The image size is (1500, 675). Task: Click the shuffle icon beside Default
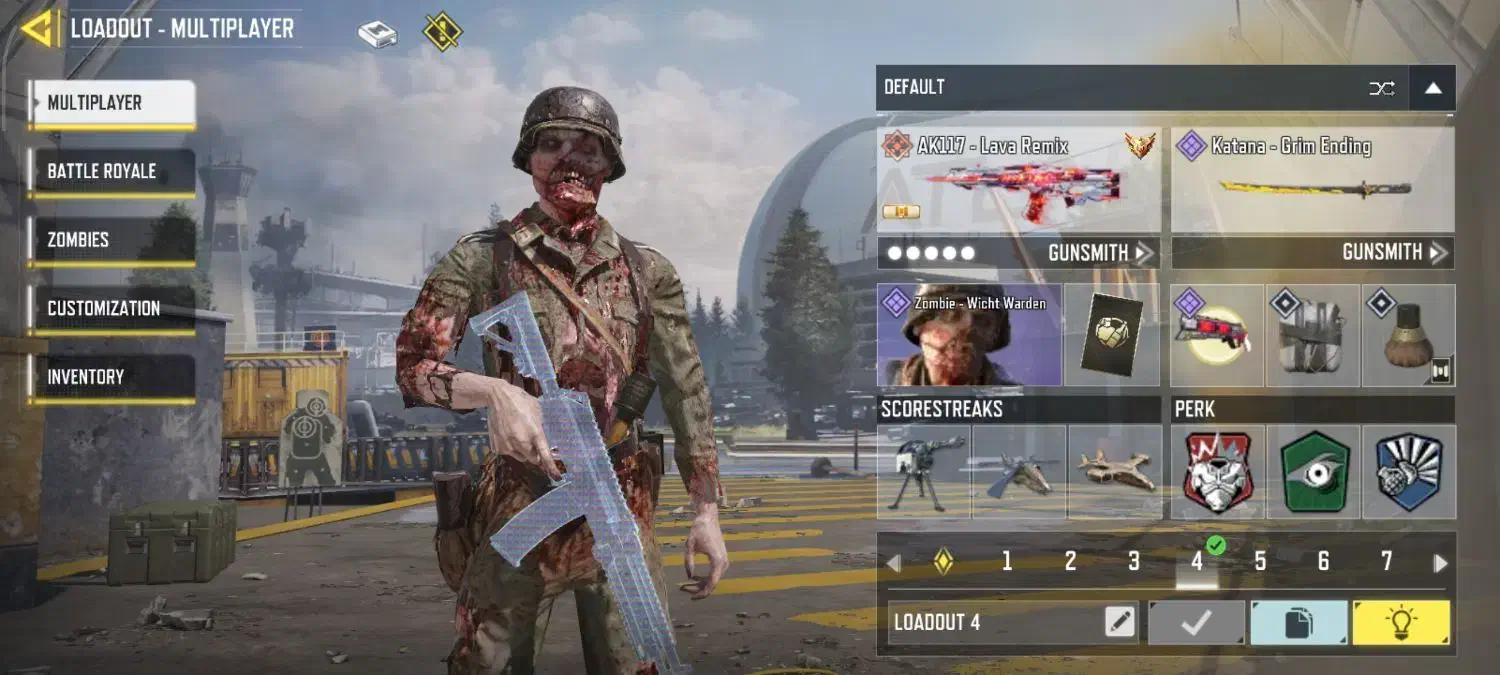(x=1382, y=88)
